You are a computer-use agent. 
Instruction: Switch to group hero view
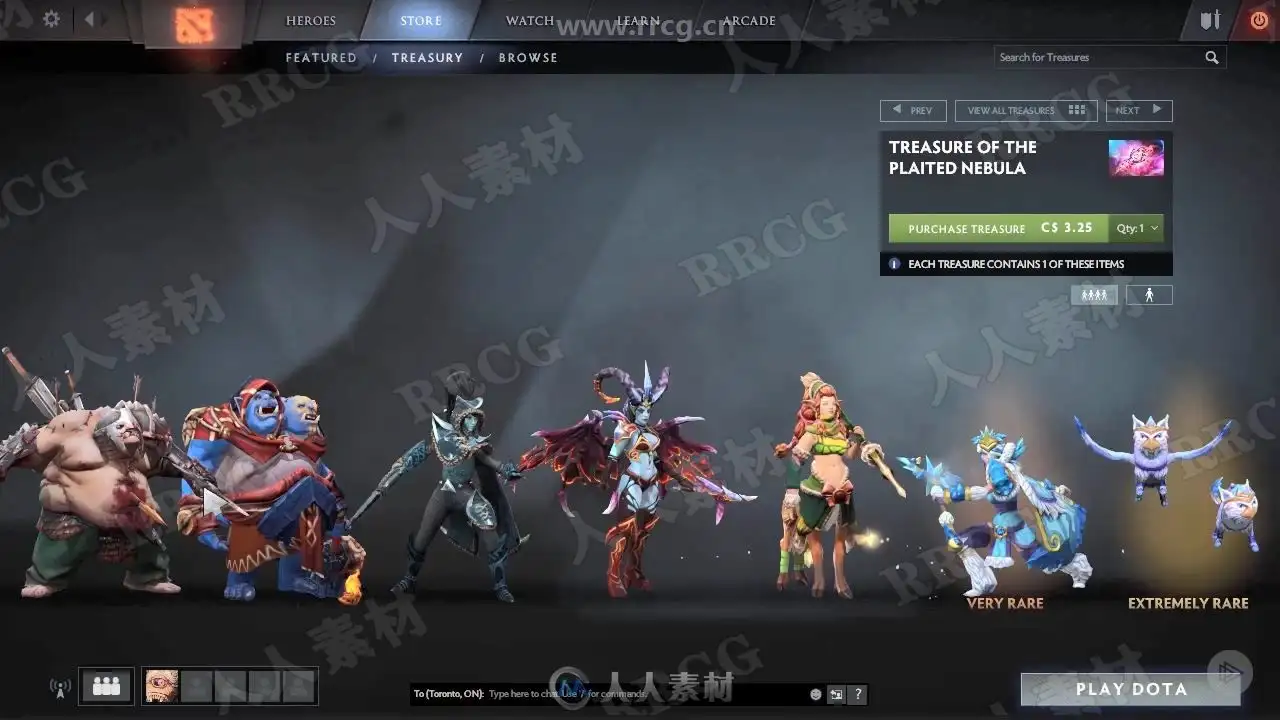tap(1094, 295)
